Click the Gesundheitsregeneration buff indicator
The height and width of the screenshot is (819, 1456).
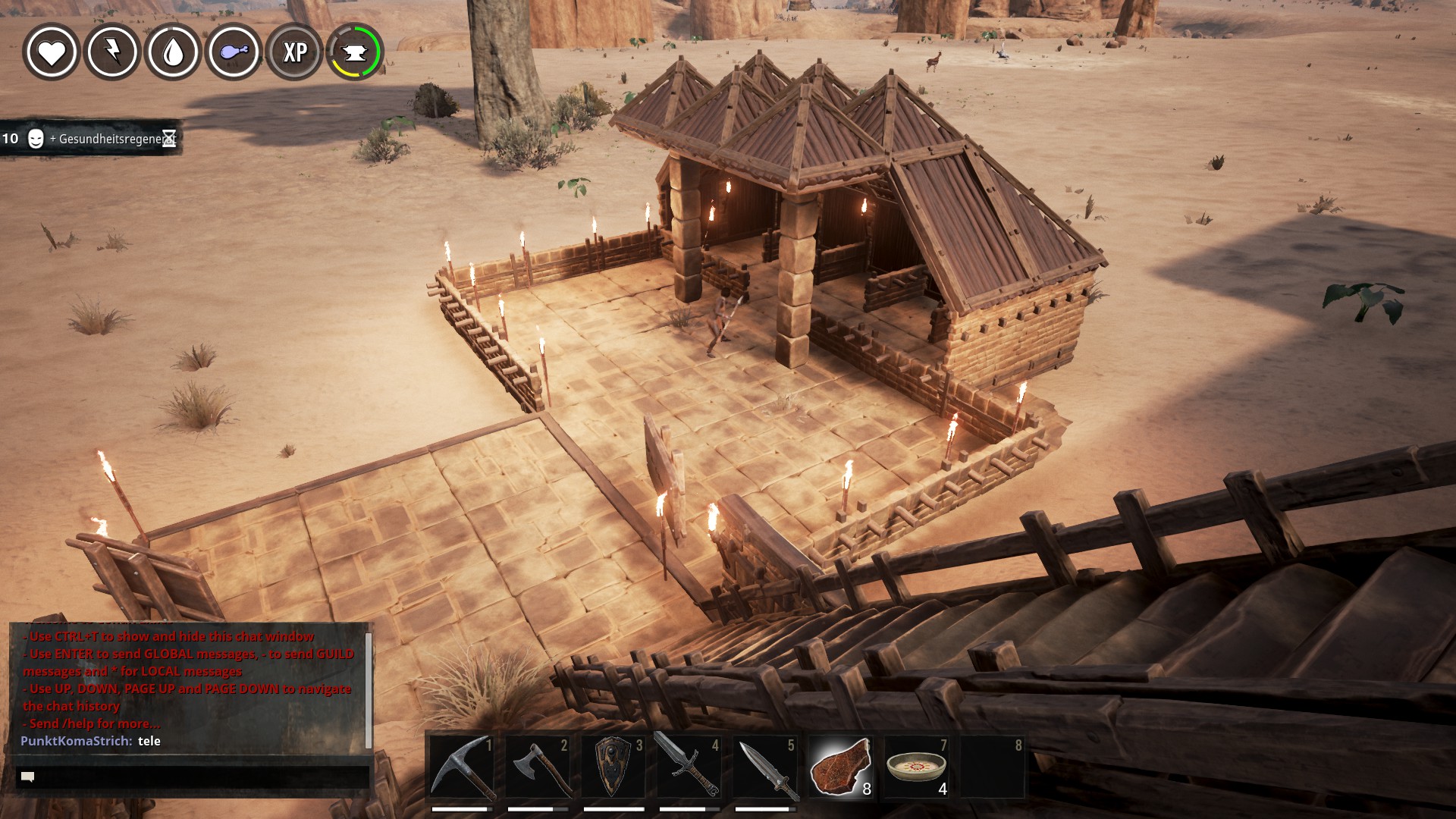point(91,139)
